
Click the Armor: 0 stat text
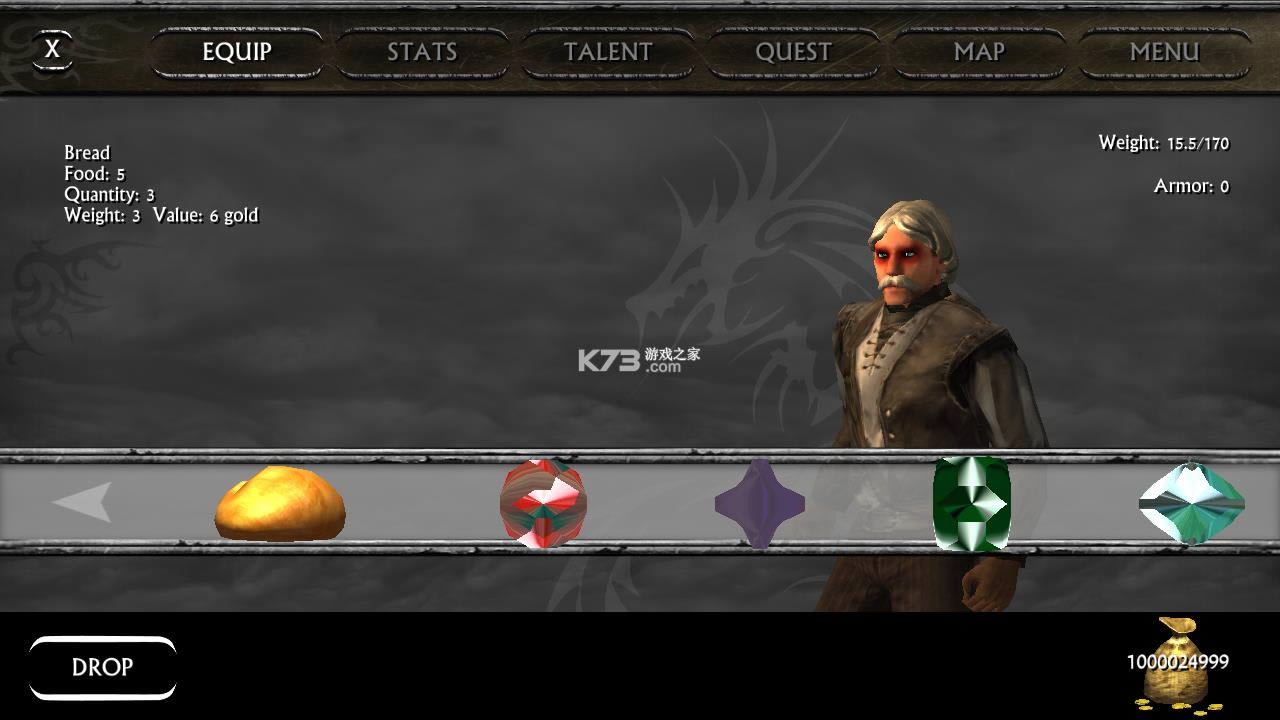click(x=1188, y=186)
